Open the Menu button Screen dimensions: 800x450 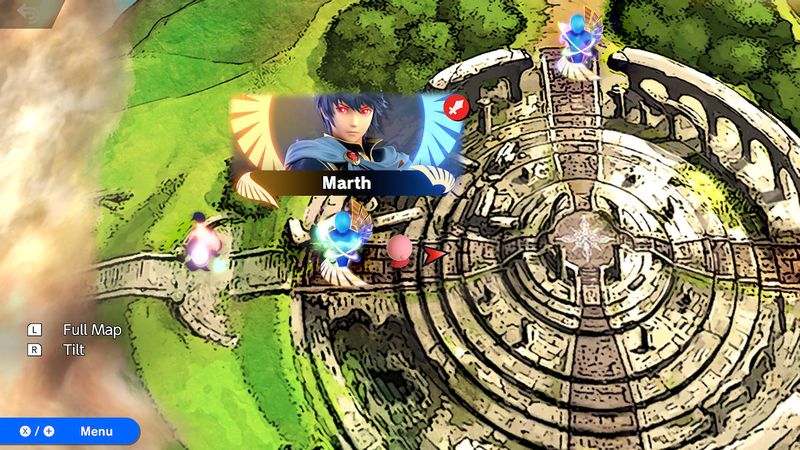[x=68, y=431]
